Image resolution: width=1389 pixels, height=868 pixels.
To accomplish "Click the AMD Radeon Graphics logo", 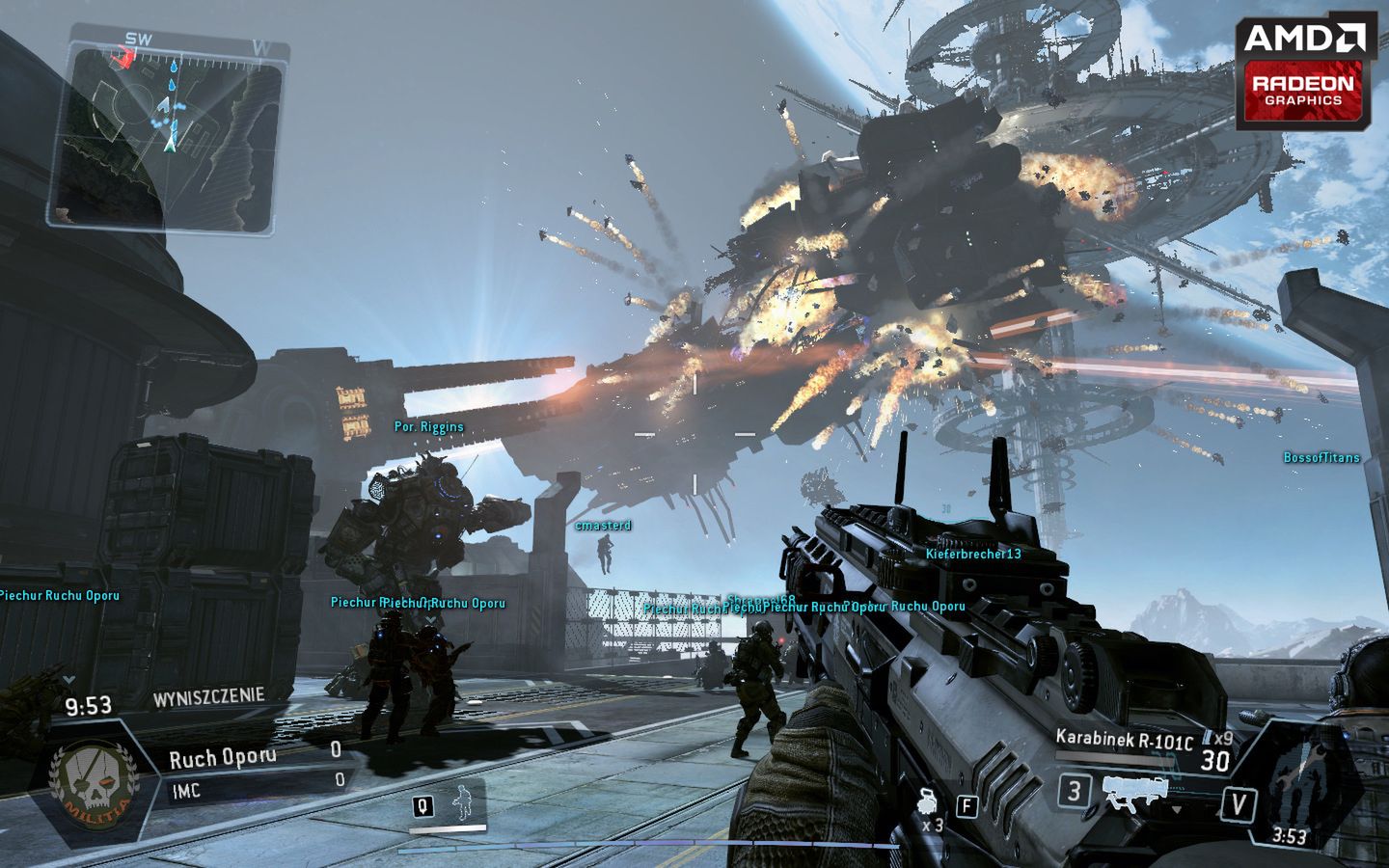I will [1305, 74].
